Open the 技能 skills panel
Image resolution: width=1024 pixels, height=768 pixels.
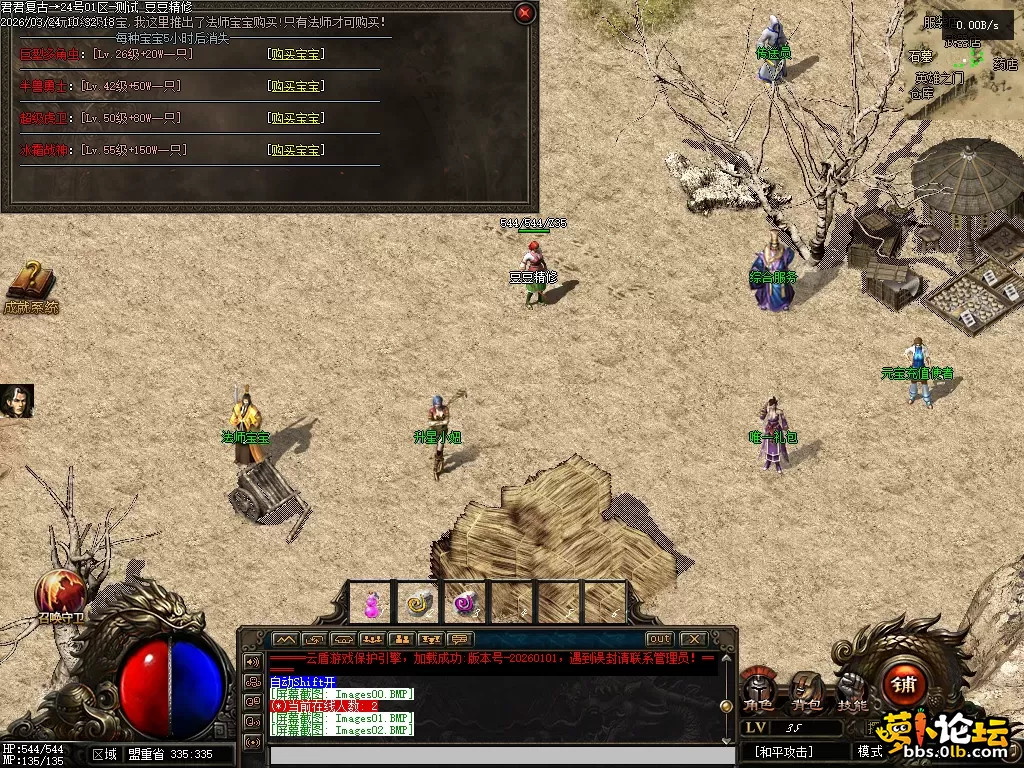pos(853,690)
